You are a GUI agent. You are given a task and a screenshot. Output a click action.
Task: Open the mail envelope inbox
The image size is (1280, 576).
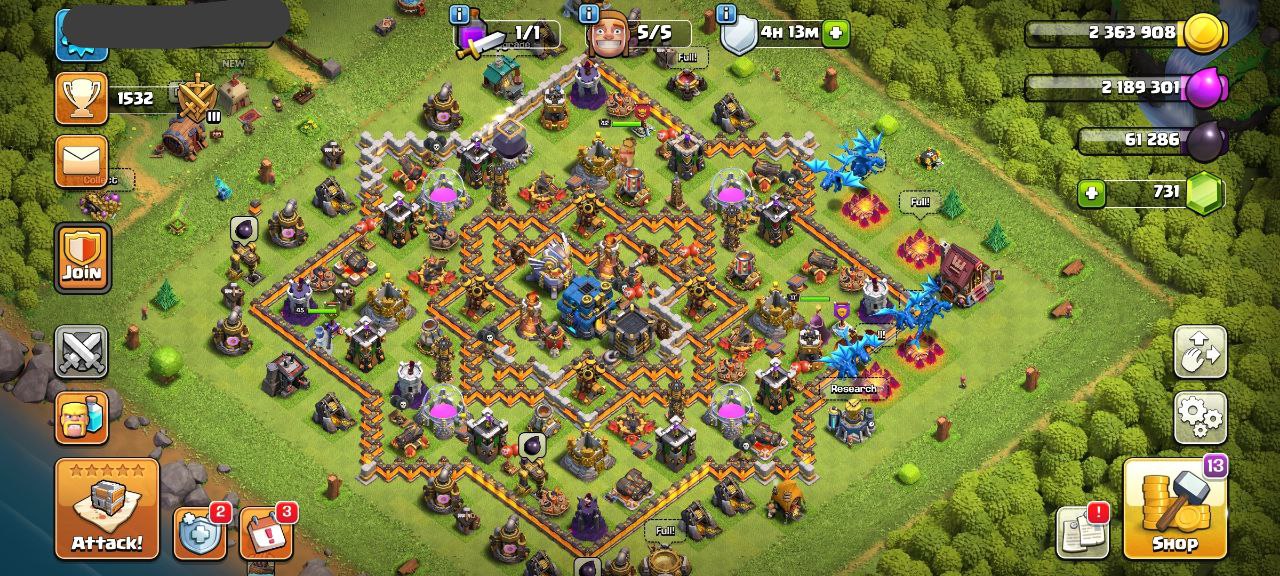81,161
